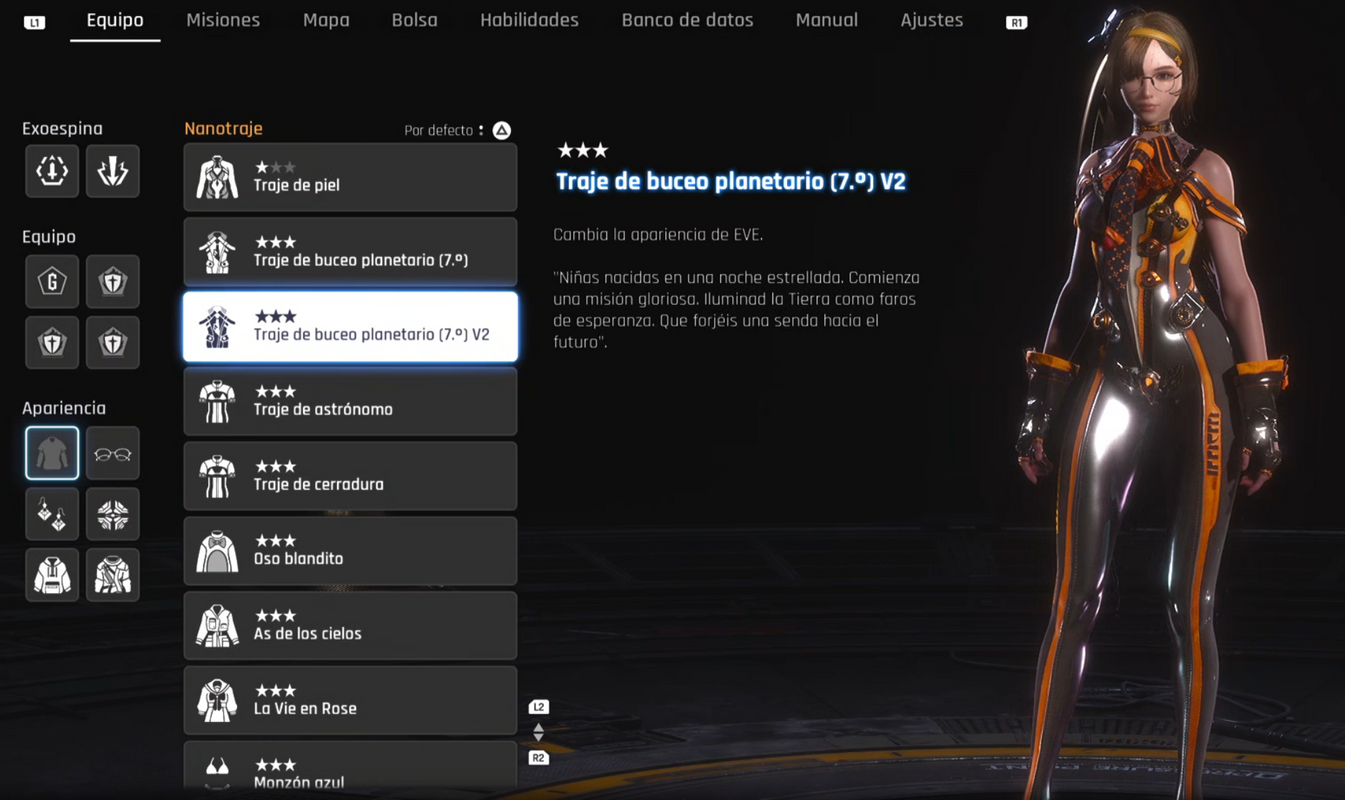Select the lower Exoespina slot icon
1345x800 pixels.
click(112, 170)
